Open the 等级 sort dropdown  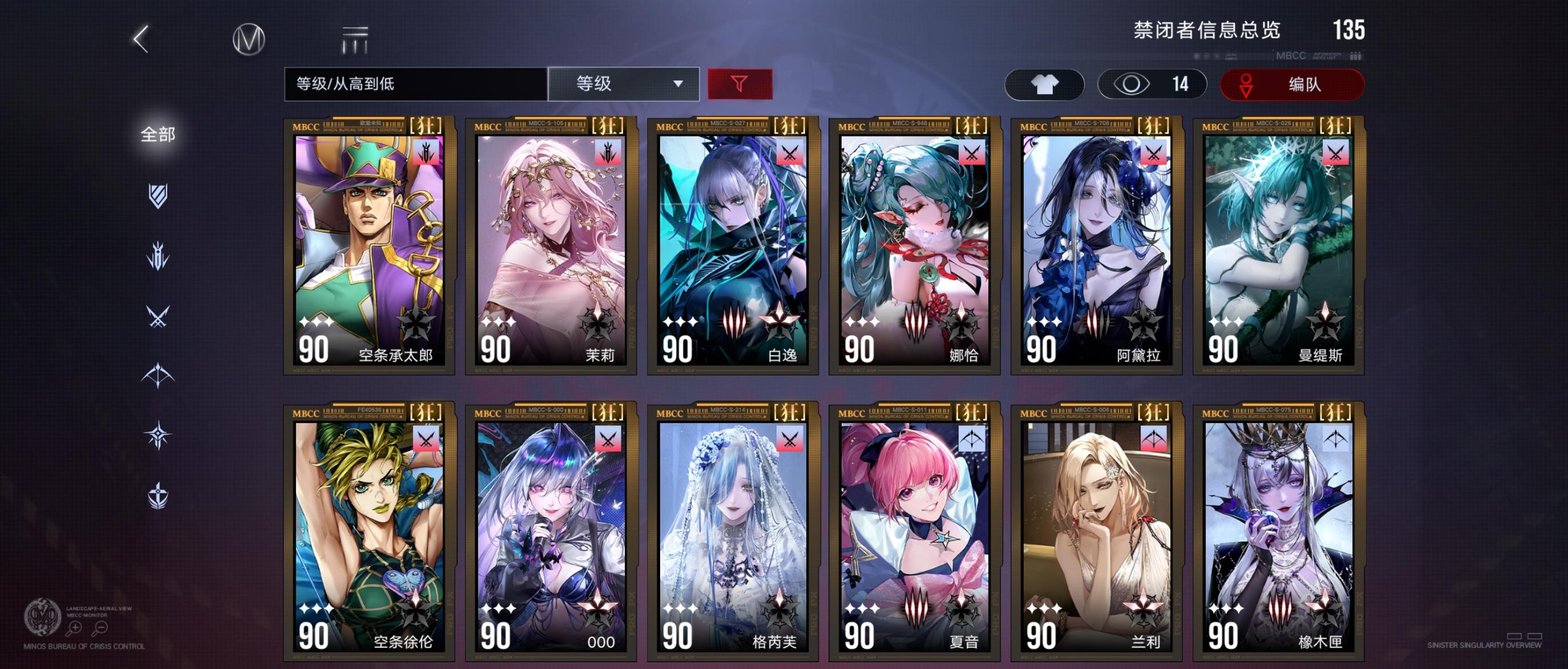point(624,84)
